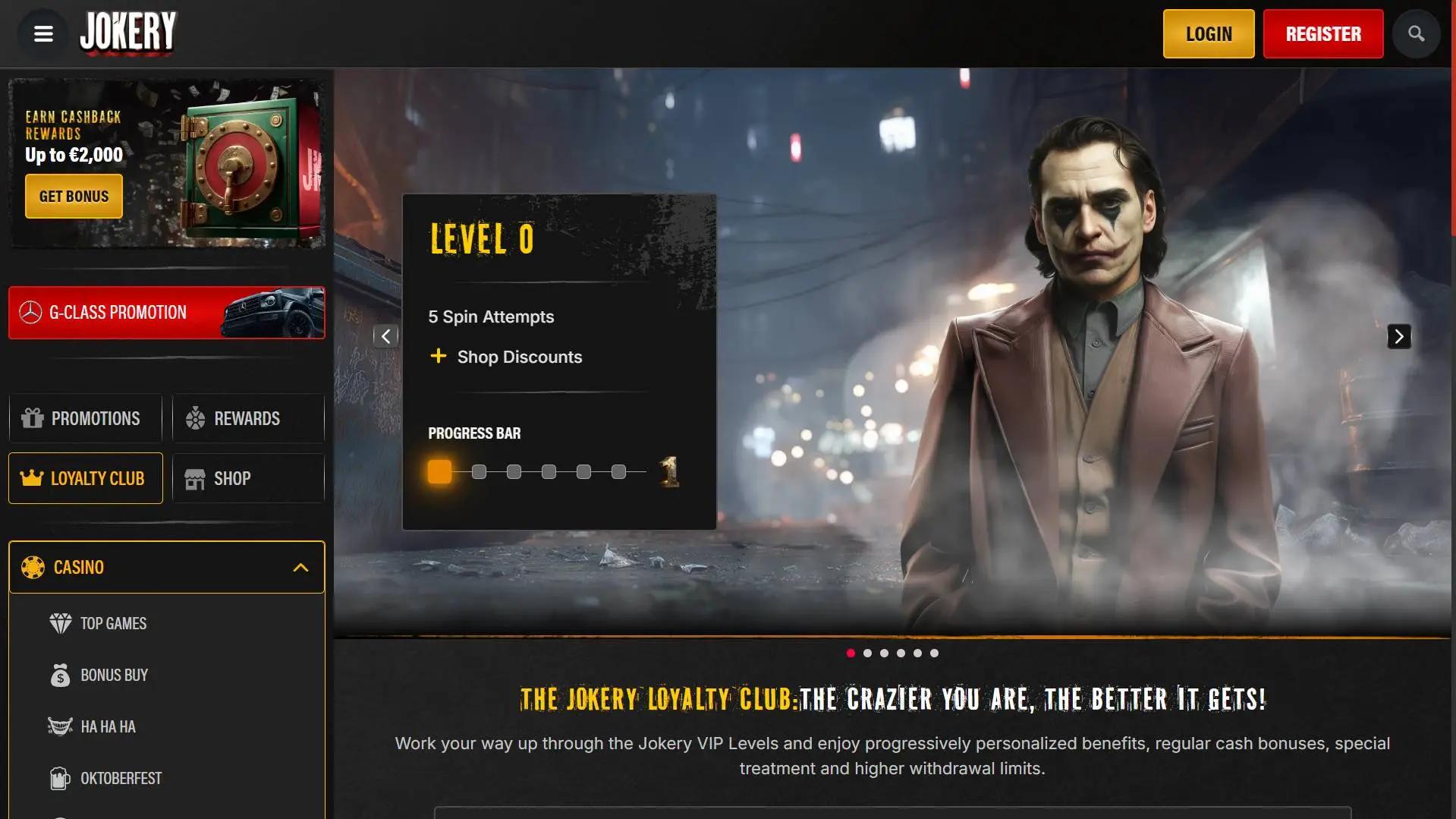Viewport: 1456px width, 819px height.
Task: Visit the Shop
Action: pyautogui.click(x=247, y=478)
